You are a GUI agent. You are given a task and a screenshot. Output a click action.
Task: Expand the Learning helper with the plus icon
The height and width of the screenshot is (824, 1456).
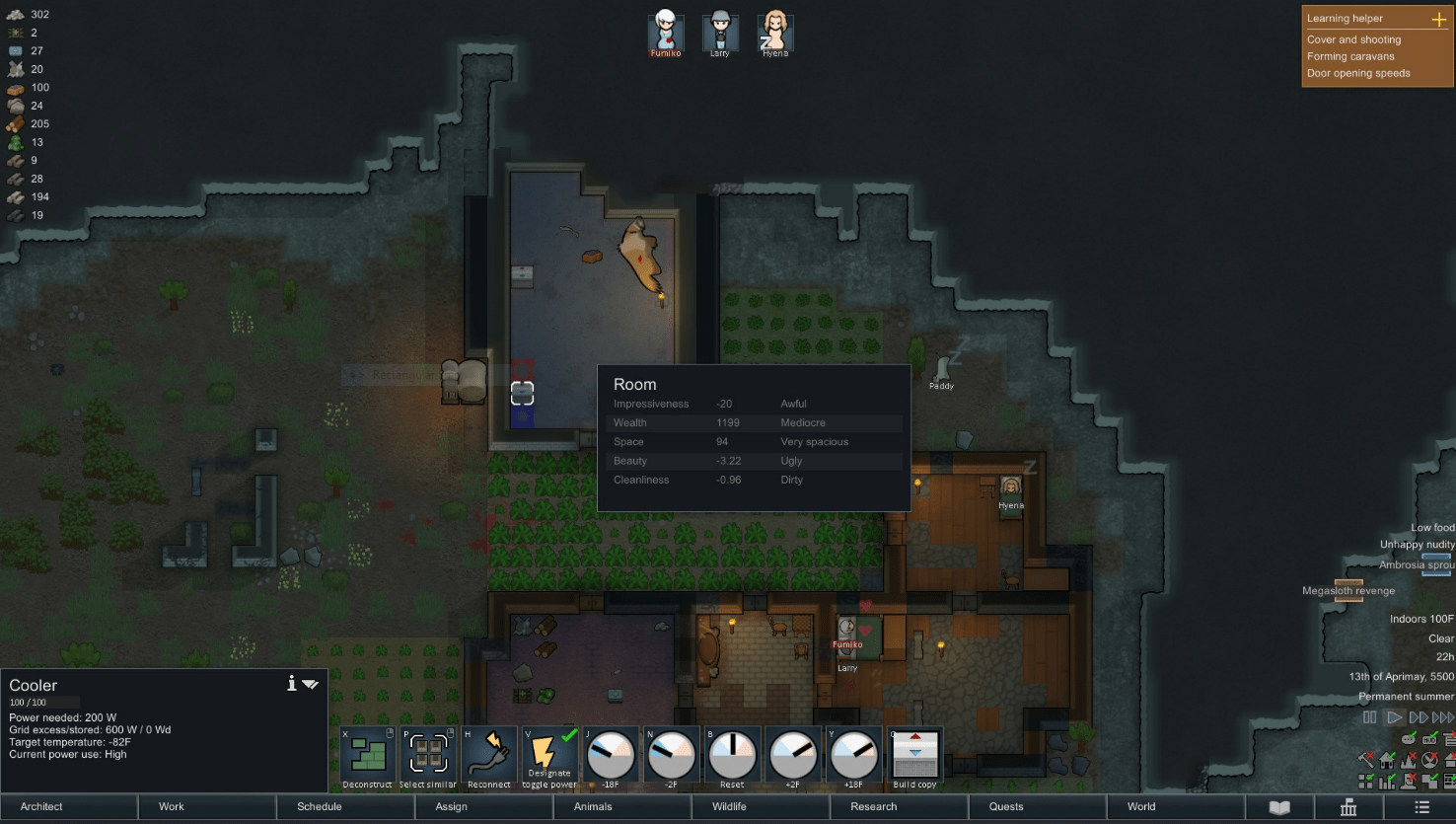coord(1440,18)
